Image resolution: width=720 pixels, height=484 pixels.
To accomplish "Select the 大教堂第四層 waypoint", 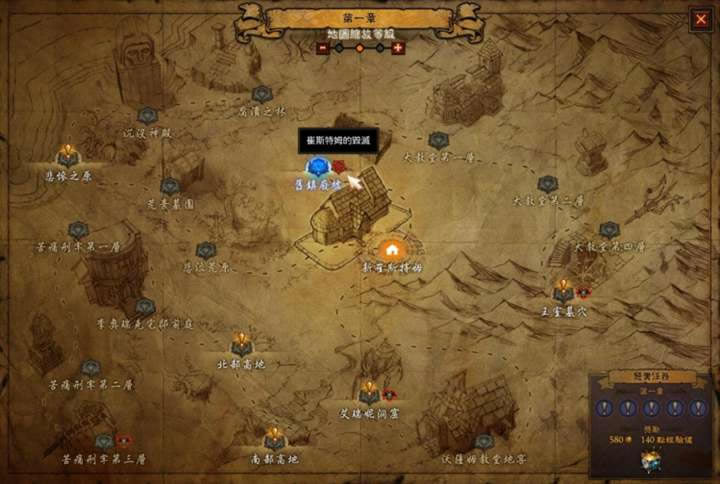I will (609, 230).
